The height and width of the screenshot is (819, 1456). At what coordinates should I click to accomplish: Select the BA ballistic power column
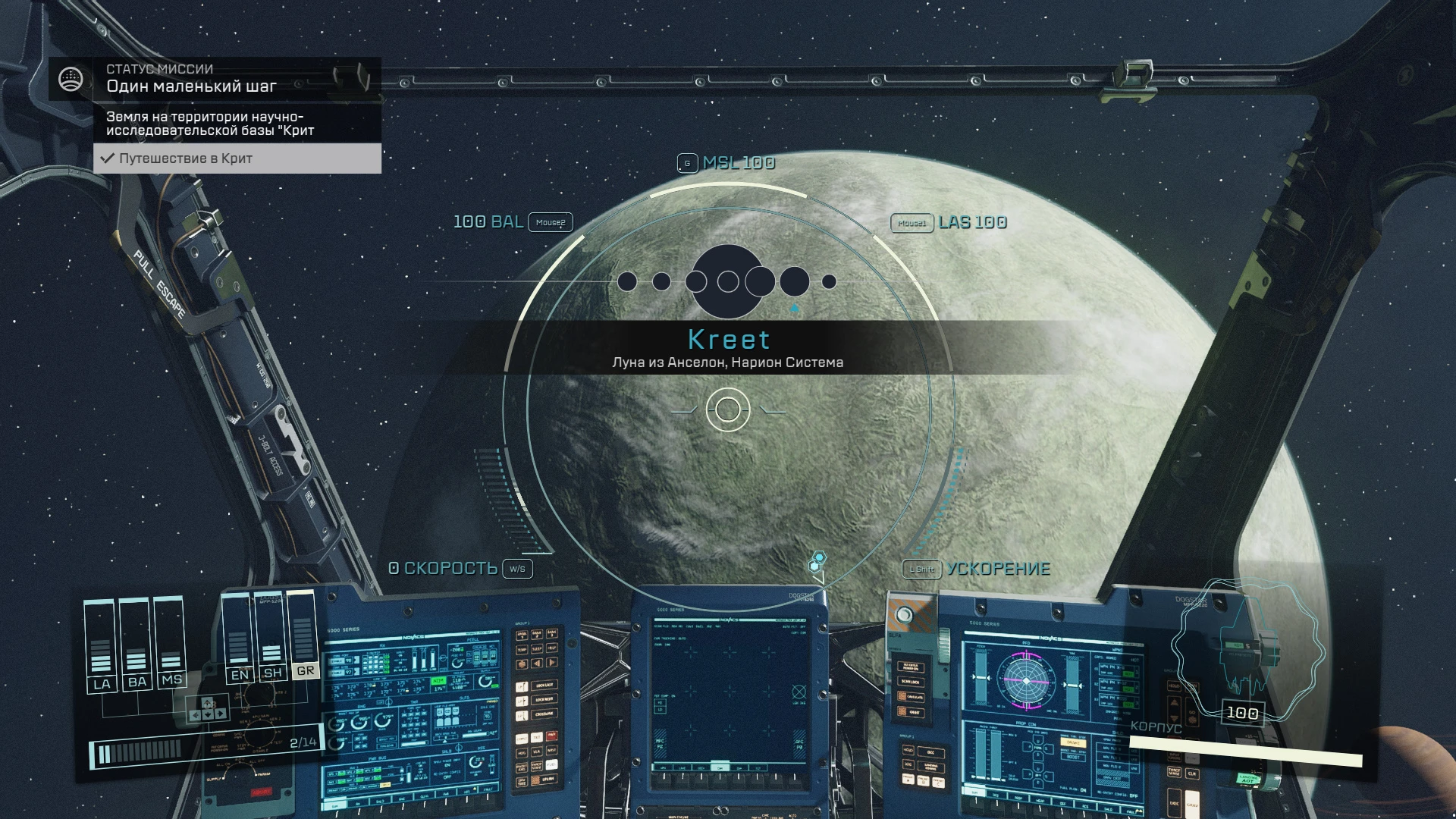click(x=136, y=645)
